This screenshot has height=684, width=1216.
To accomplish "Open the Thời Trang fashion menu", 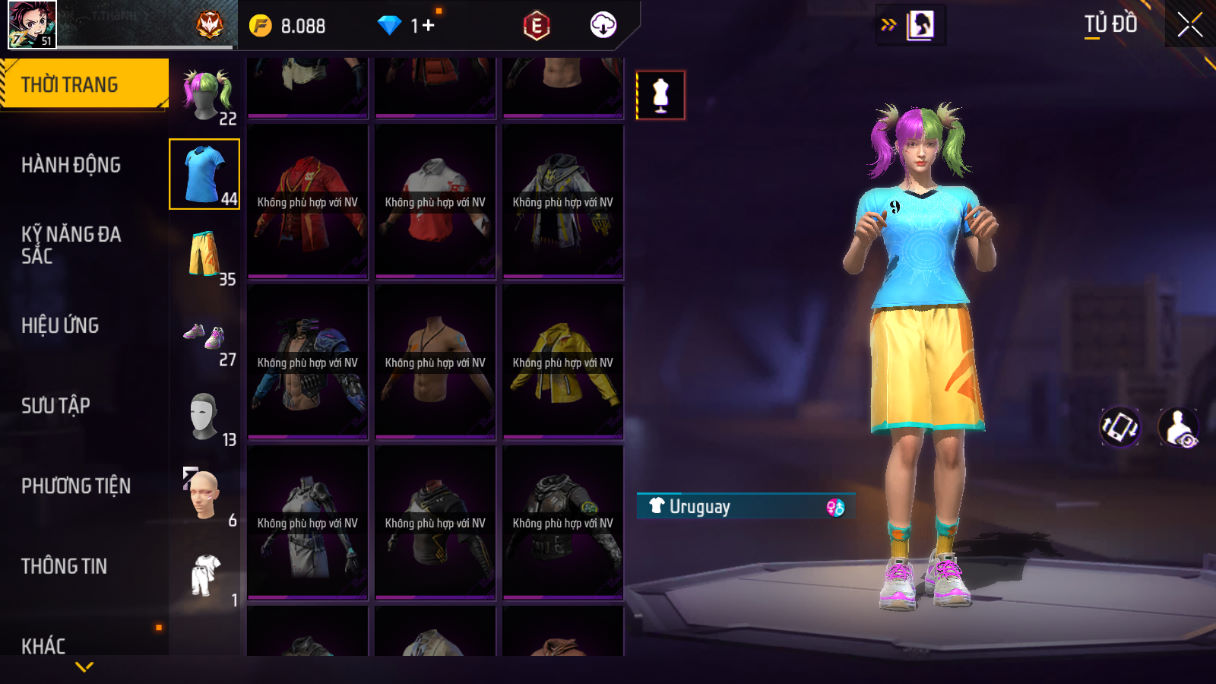I will (x=82, y=85).
